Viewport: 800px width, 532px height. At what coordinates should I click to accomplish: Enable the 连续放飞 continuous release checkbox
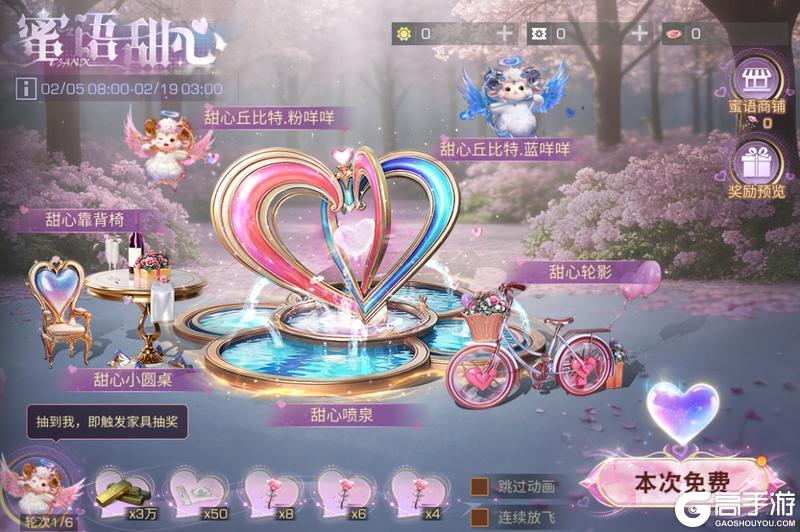click(481, 517)
